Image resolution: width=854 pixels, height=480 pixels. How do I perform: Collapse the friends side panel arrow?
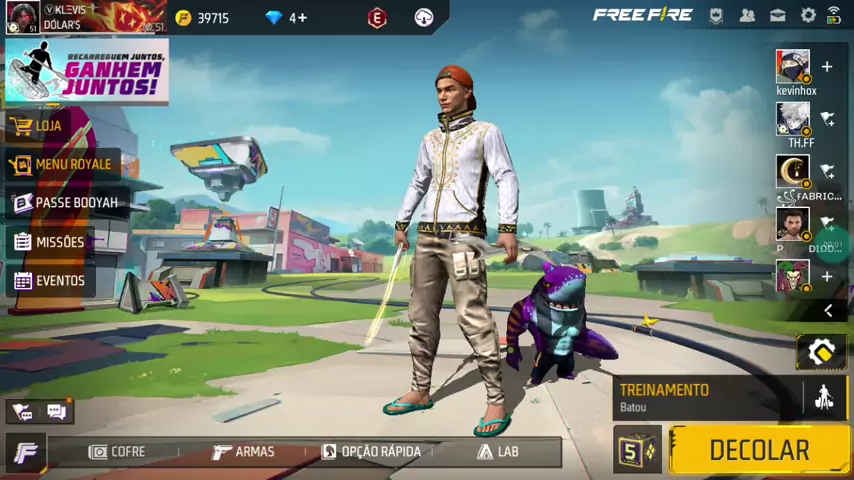tap(827, 311)
